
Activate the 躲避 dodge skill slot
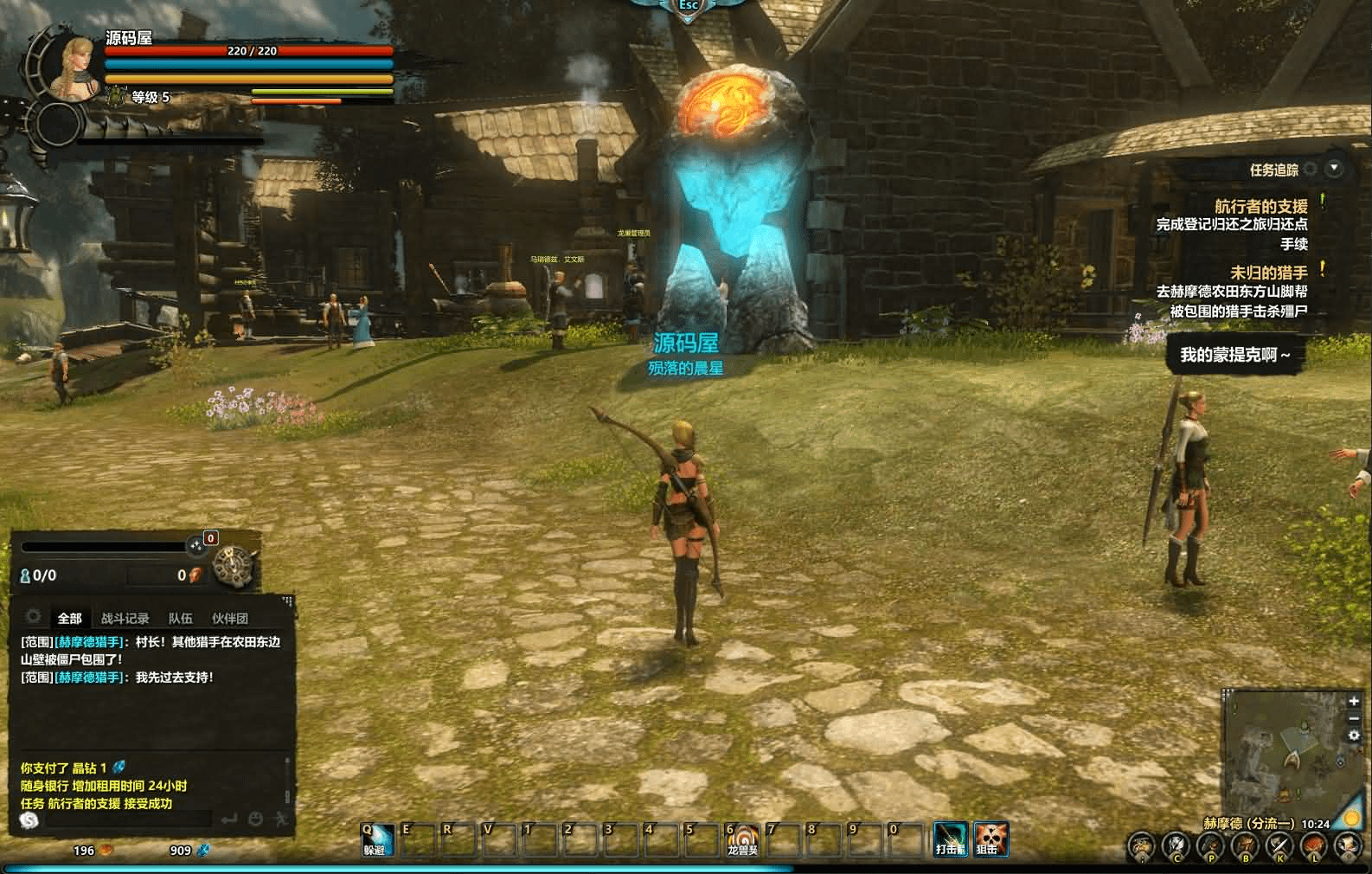376,839
